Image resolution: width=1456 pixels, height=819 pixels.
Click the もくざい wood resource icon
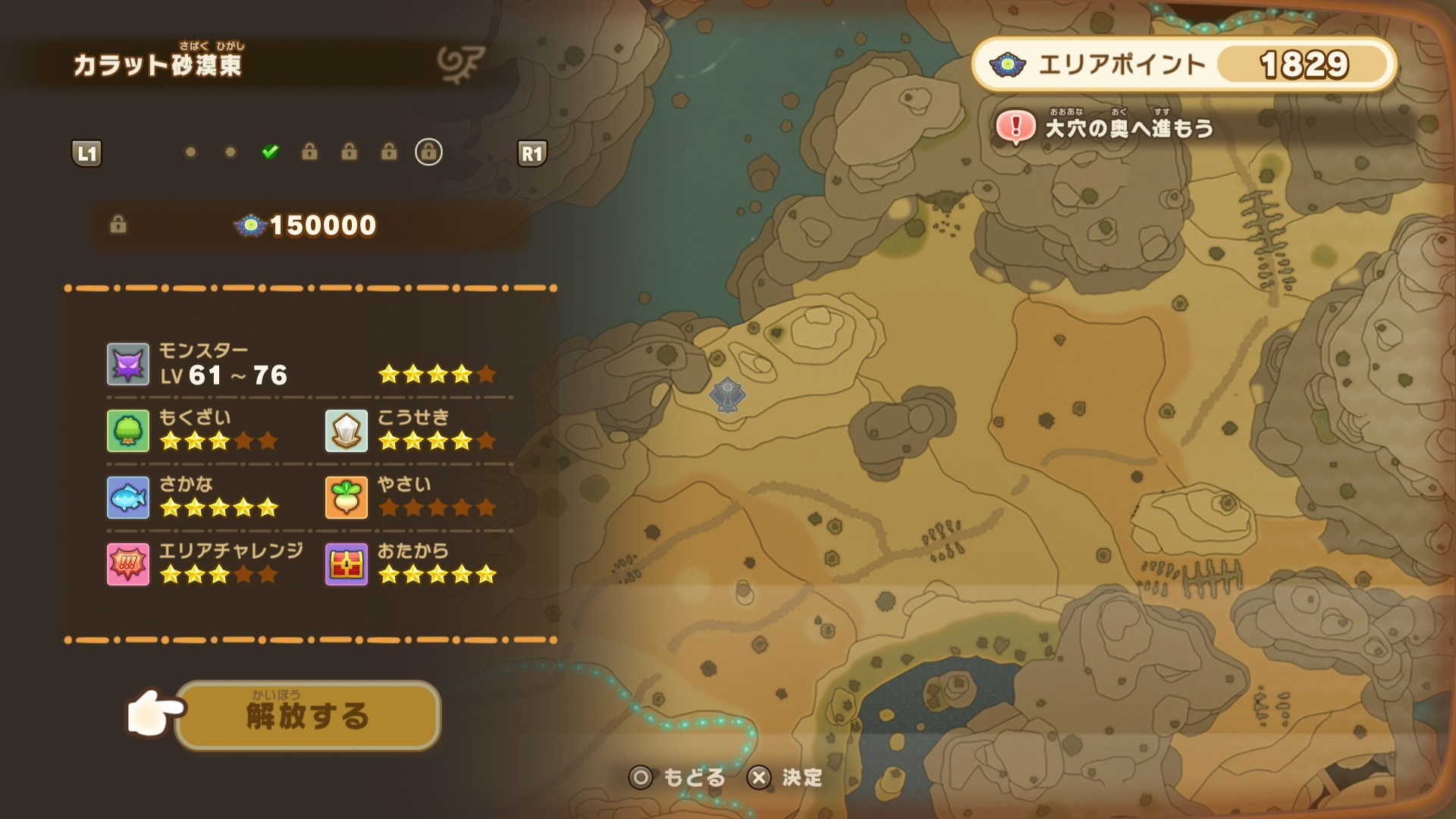(127, 431)
